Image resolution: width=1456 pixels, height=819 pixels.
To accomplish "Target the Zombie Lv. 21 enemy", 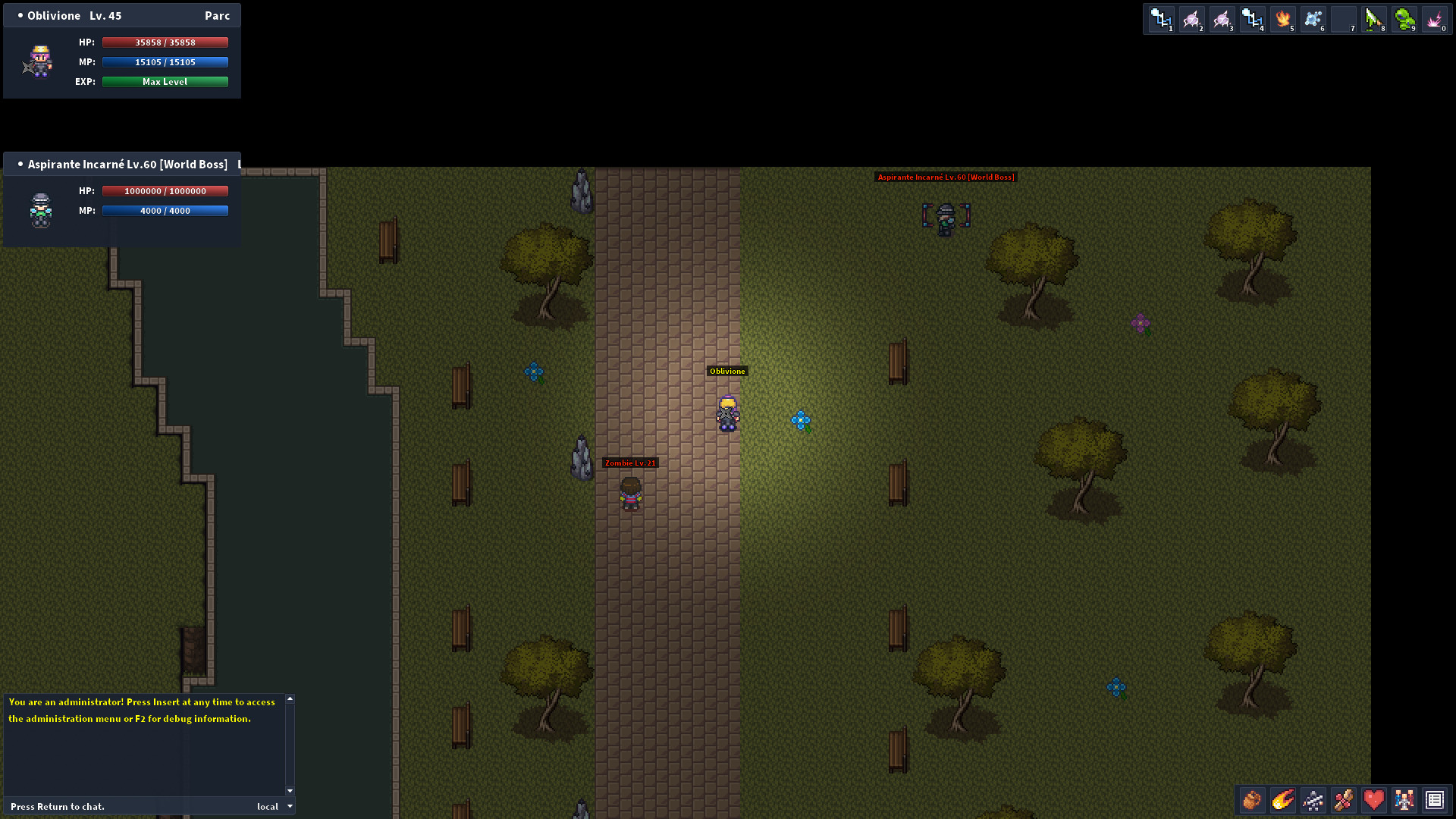I will point(632,493).
